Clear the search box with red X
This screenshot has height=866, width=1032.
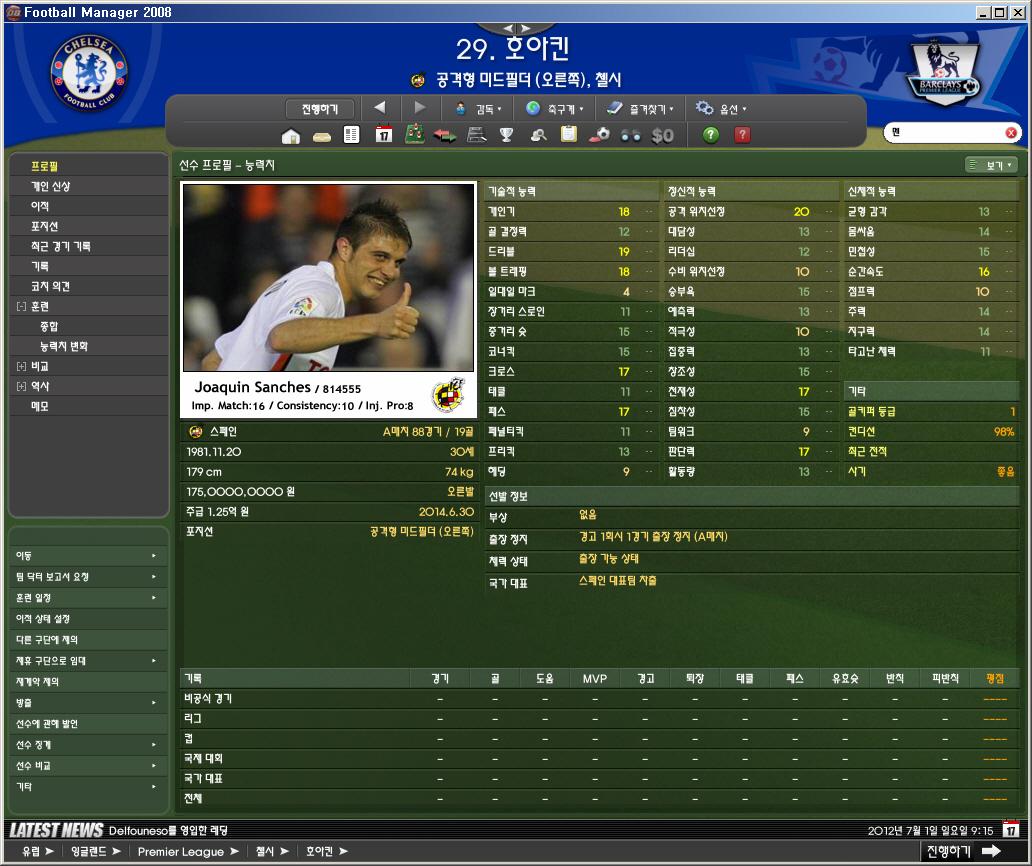[1011, 133]
